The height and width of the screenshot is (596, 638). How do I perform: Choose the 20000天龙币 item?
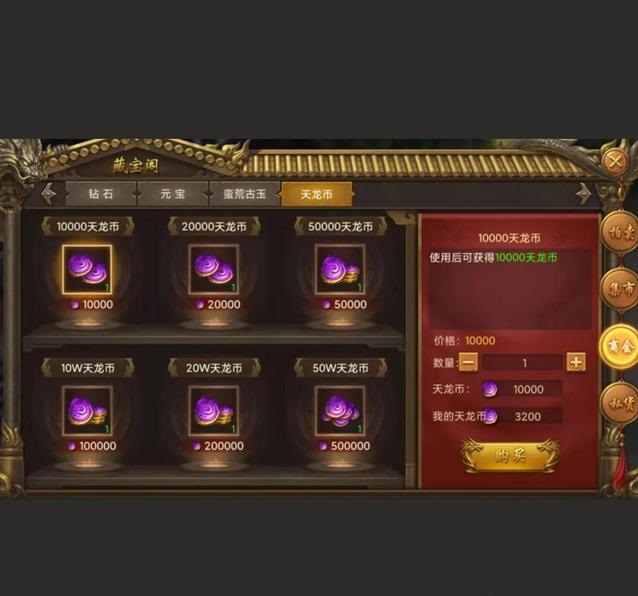tap(213, 269)
